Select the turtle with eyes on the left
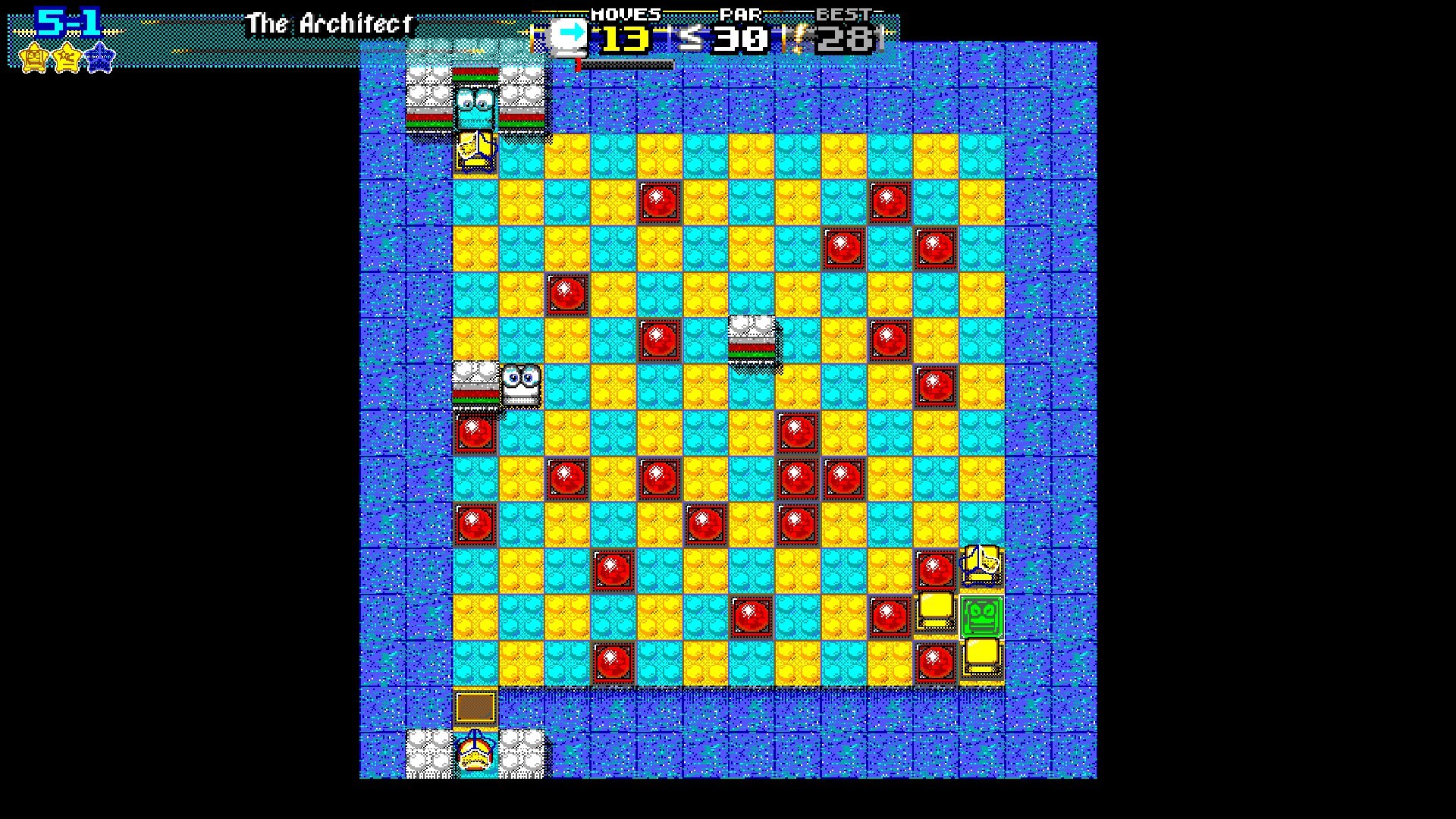The height and width of the screenshot is (819, 1456). [x=521, y=385]
